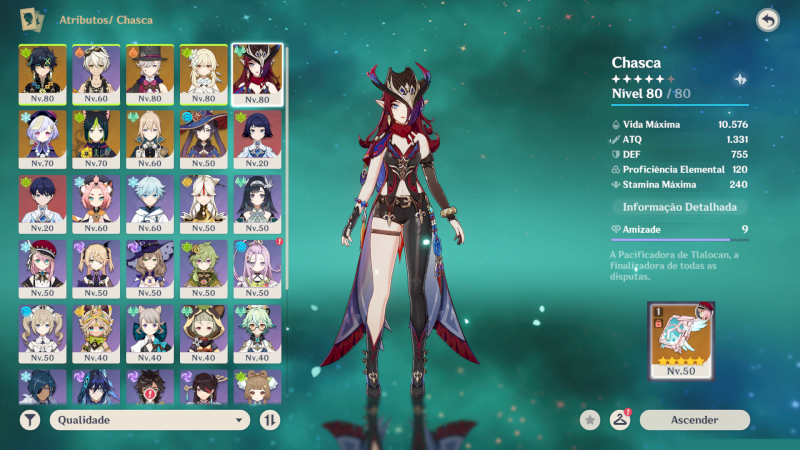Open the equipped weapon card Nv.50
Image resolution: width=800 pixels, height=450 pixels.
tap(681, 341)
